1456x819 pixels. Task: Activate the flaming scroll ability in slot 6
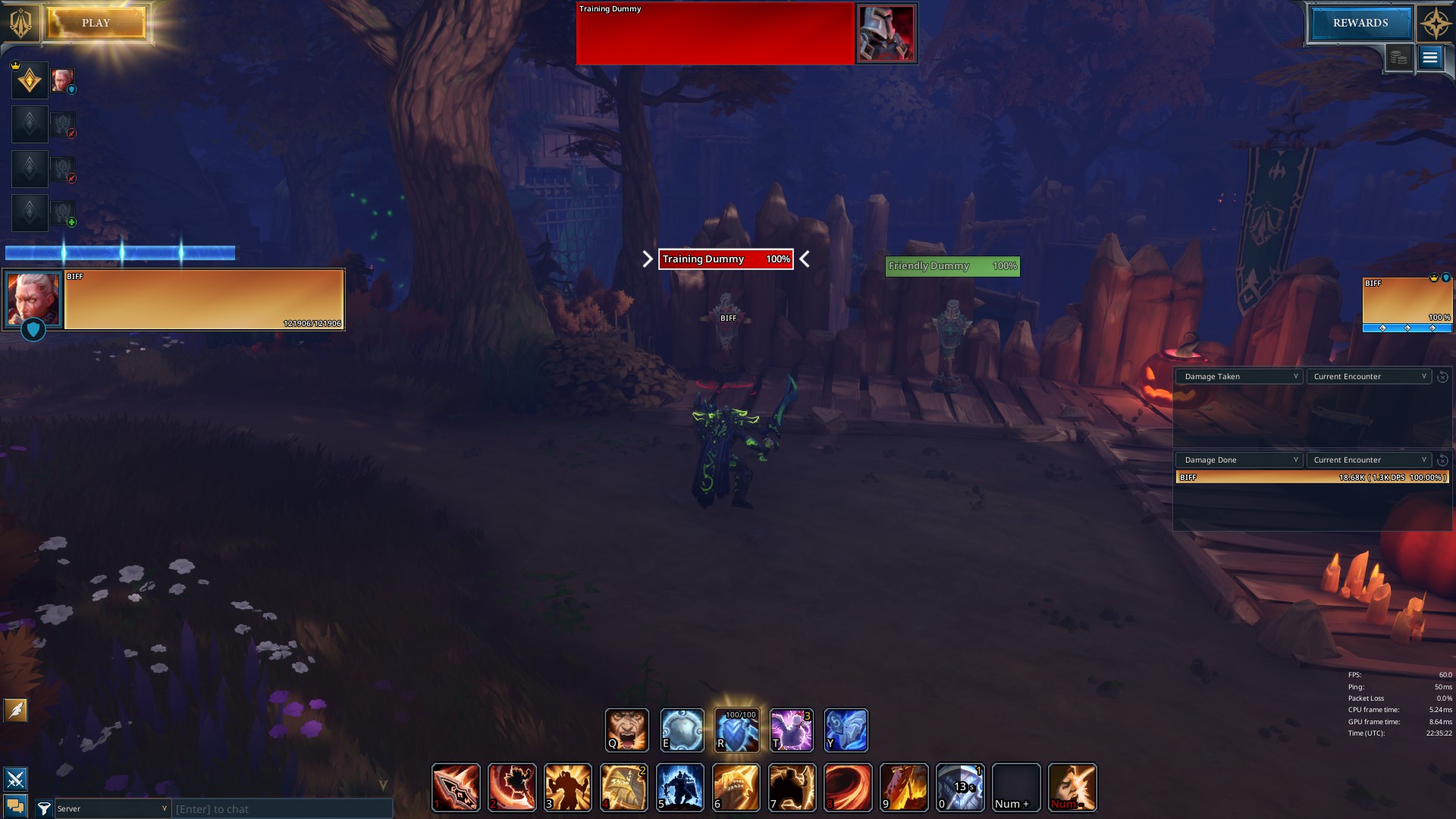[x=736, y=787]
